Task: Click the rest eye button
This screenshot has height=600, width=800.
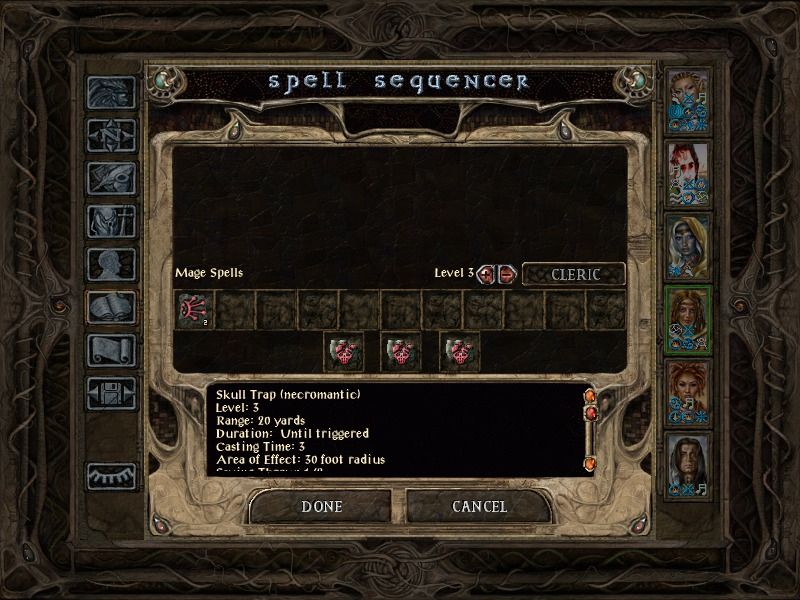Action: pyautogui.click(x=111, y=477)
